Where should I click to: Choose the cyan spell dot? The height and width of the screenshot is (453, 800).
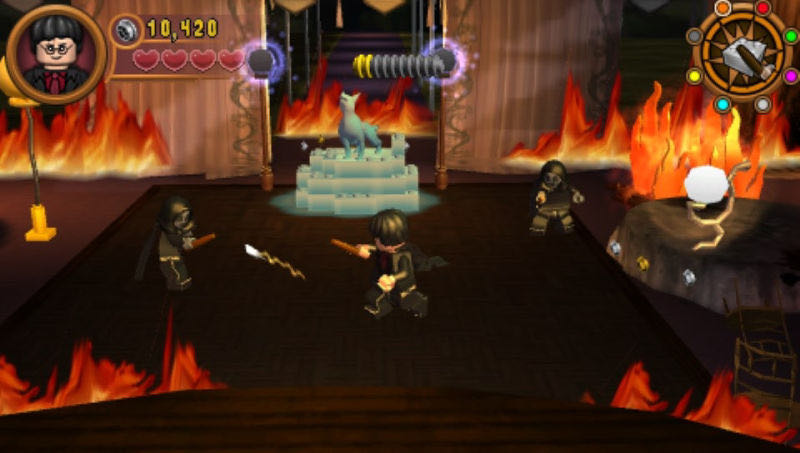tap(722, 104)
